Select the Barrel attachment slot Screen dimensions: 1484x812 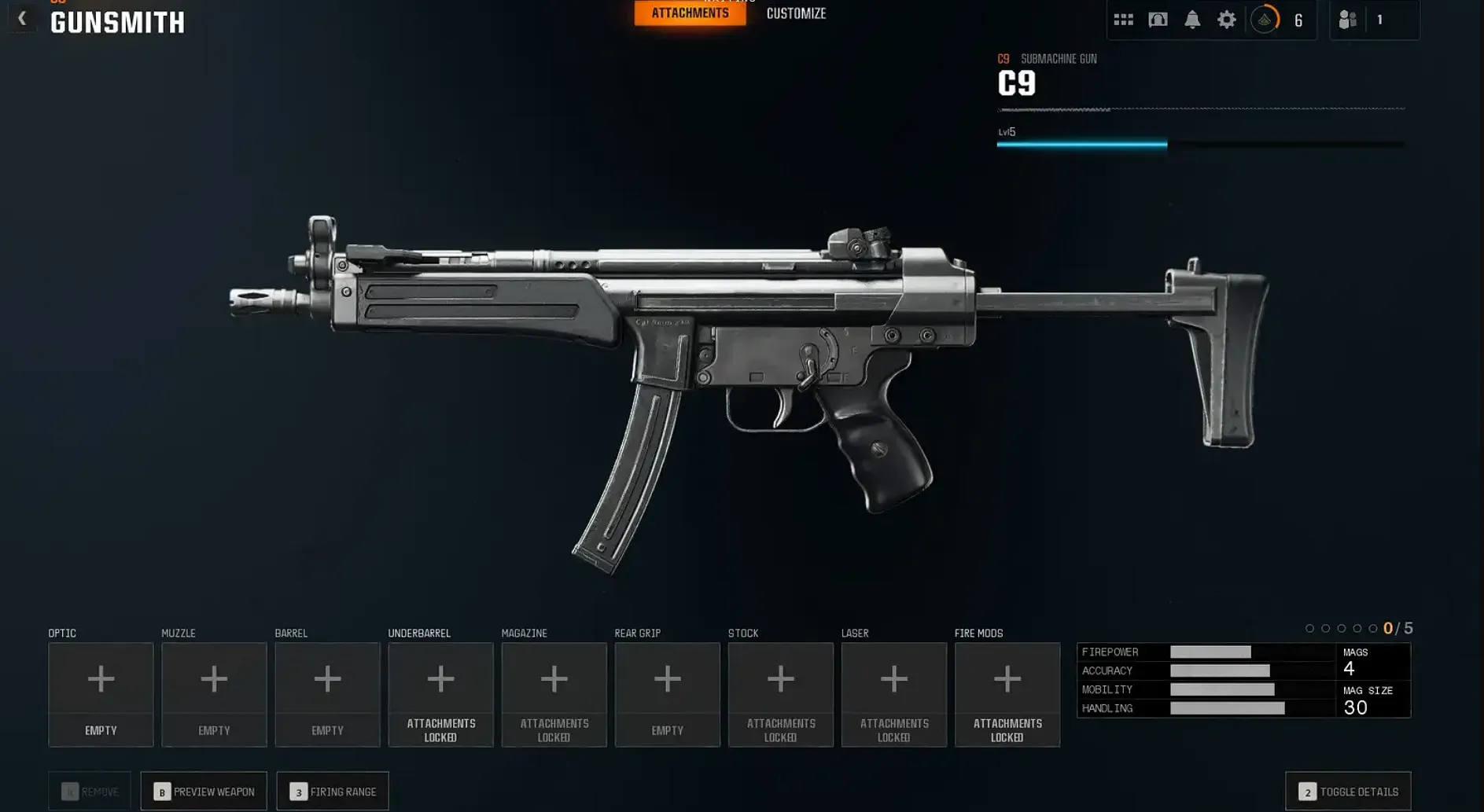click(x=327, y=694)
